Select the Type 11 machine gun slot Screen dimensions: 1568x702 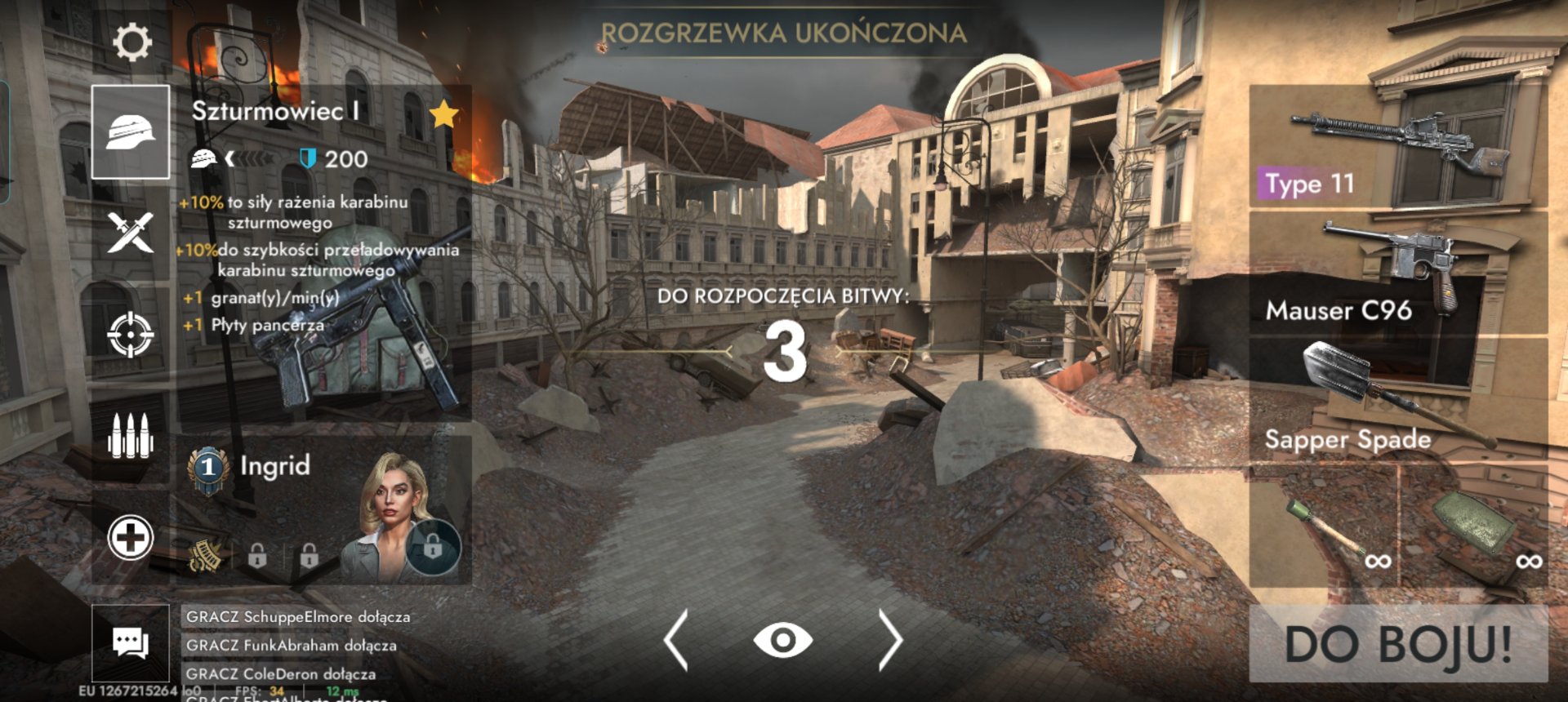[1398, 147]
